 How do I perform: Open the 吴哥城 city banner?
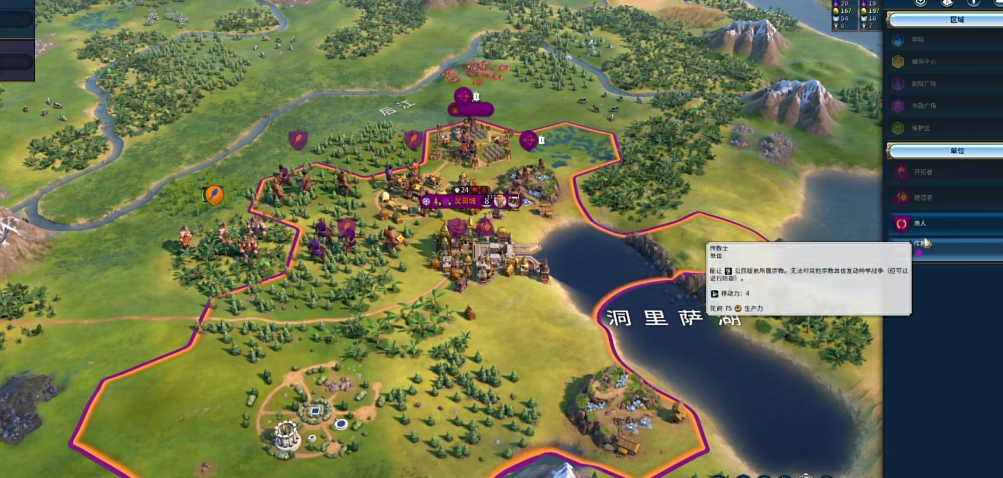(464, 201)
